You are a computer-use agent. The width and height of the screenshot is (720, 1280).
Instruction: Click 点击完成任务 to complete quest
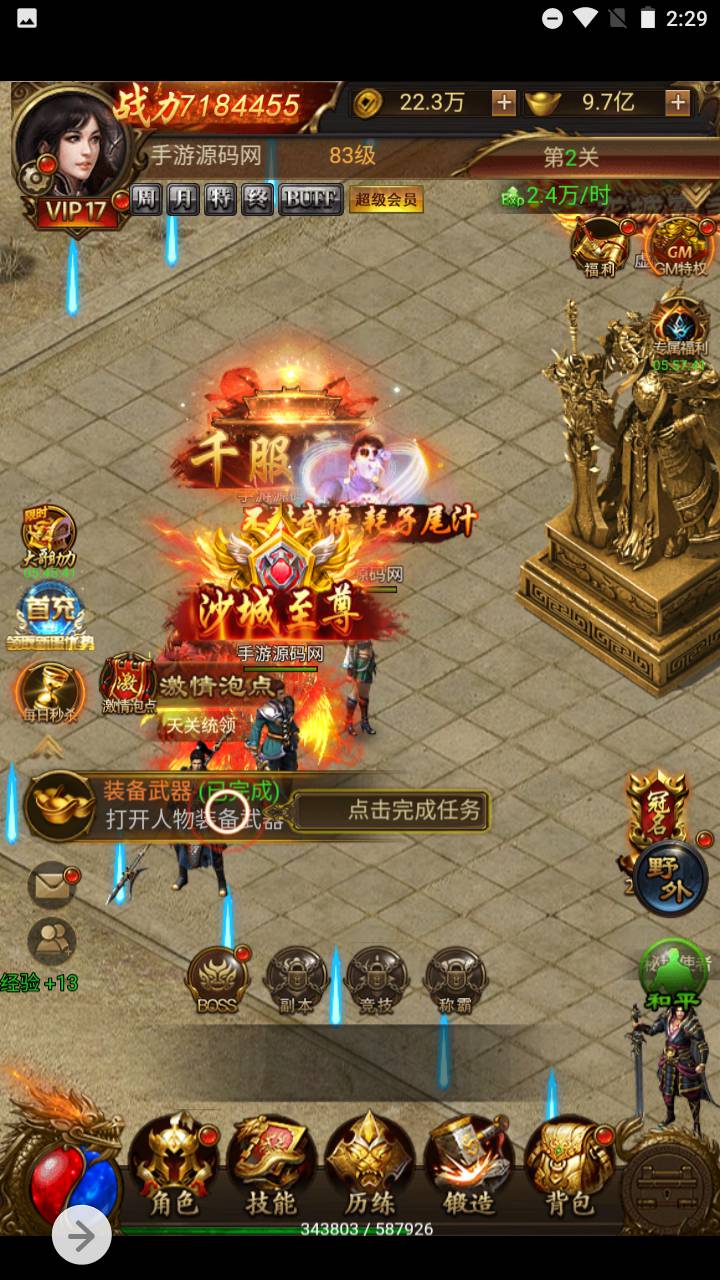414,810
